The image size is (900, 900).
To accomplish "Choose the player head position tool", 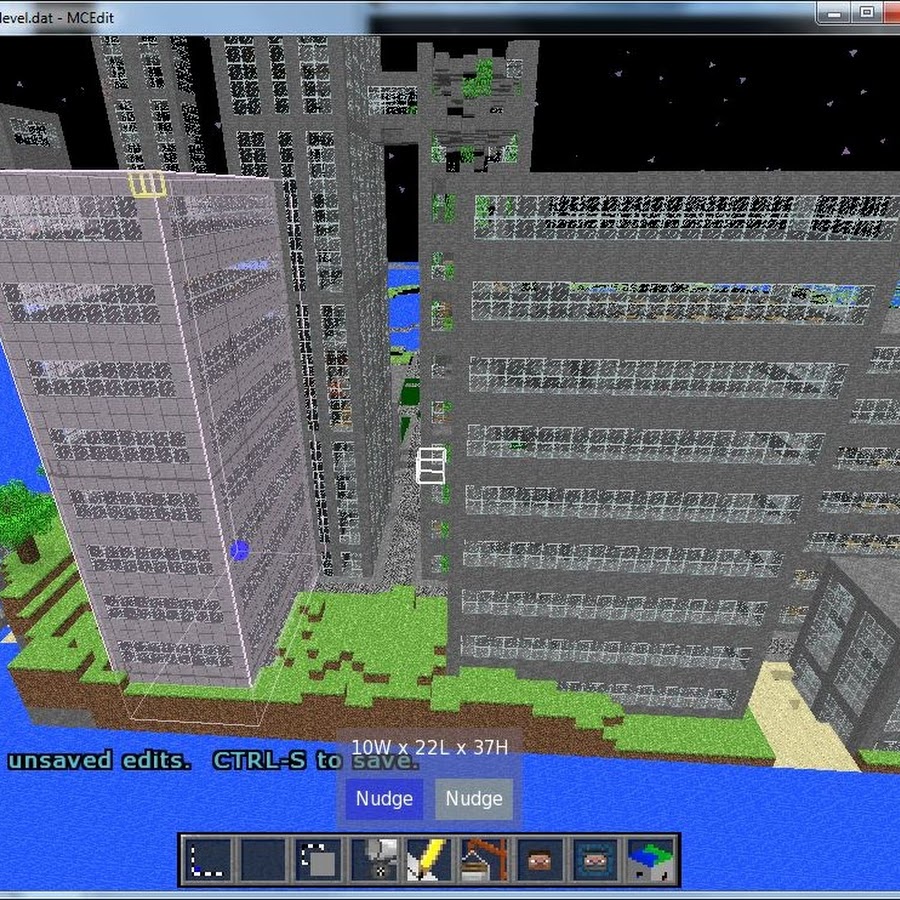I will click(x=539, y=860).
